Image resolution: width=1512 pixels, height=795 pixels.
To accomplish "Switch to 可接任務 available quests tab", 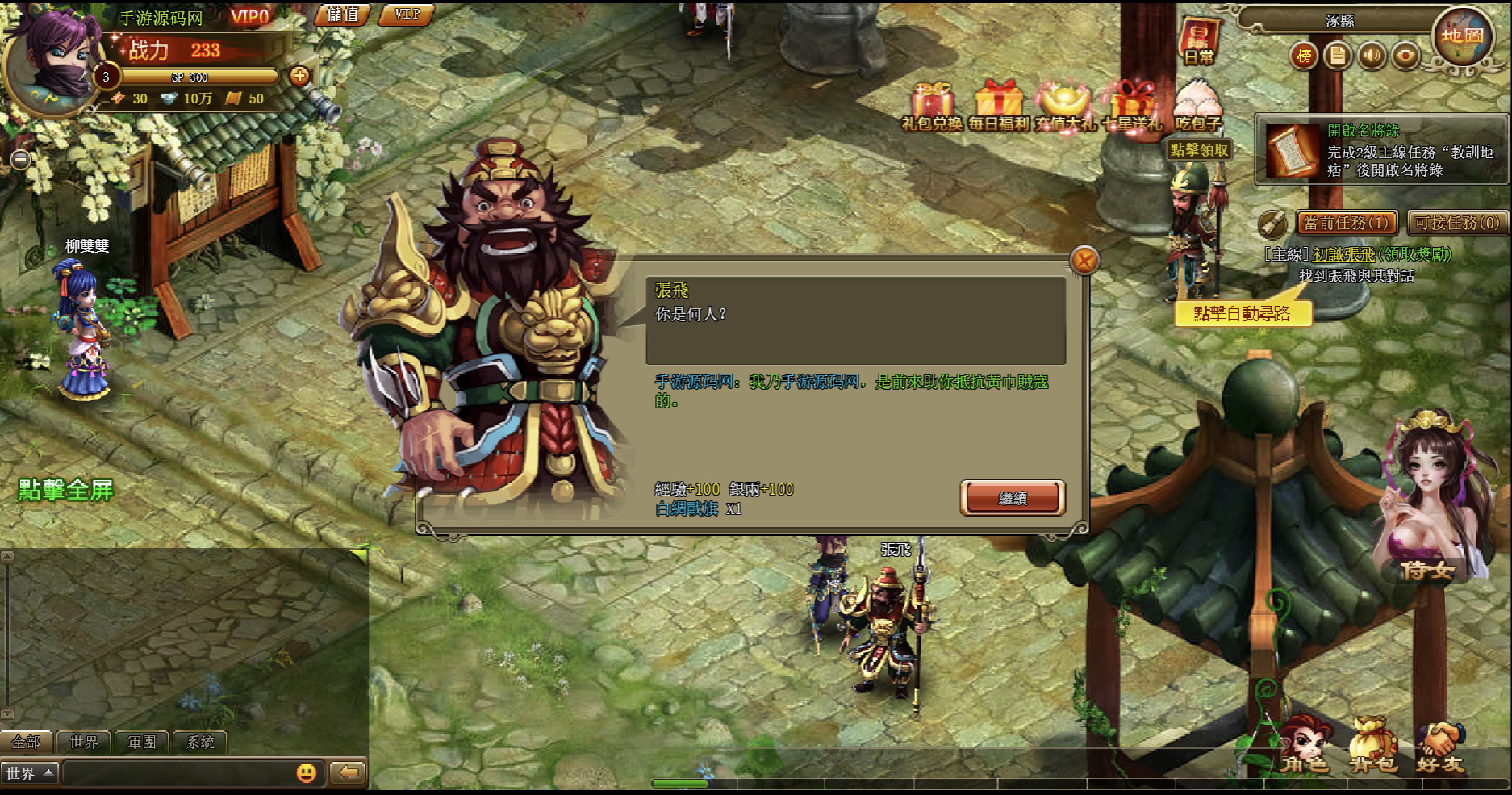I will point(1457,223).
